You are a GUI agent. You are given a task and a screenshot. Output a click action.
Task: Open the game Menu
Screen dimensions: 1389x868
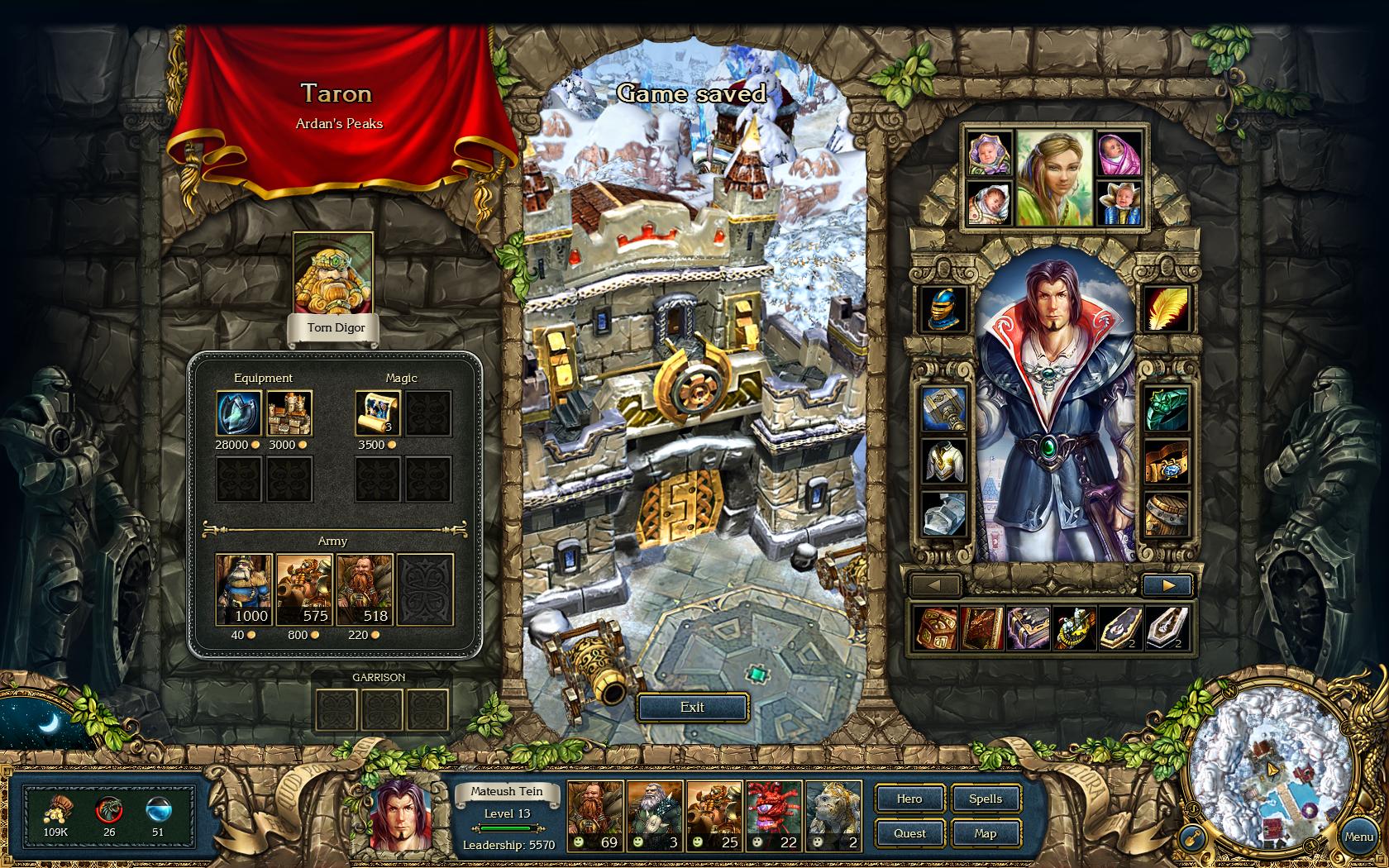(1358, 837)
